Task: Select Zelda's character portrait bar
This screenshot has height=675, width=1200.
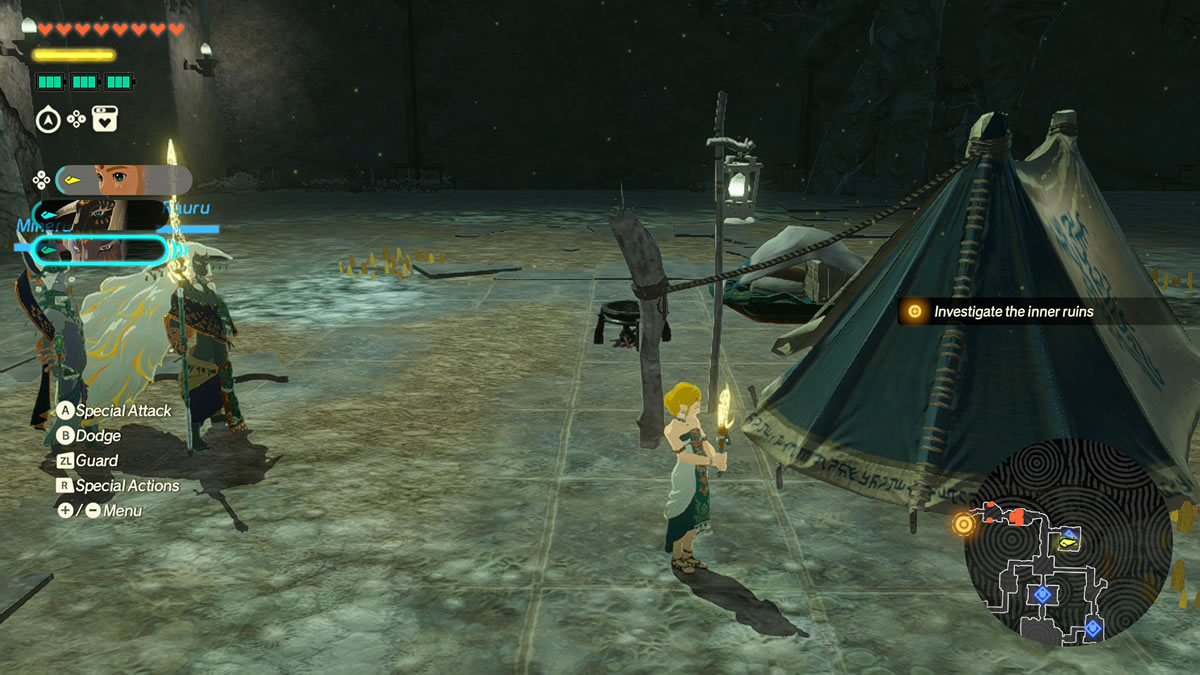Action: tap(123, 180)
